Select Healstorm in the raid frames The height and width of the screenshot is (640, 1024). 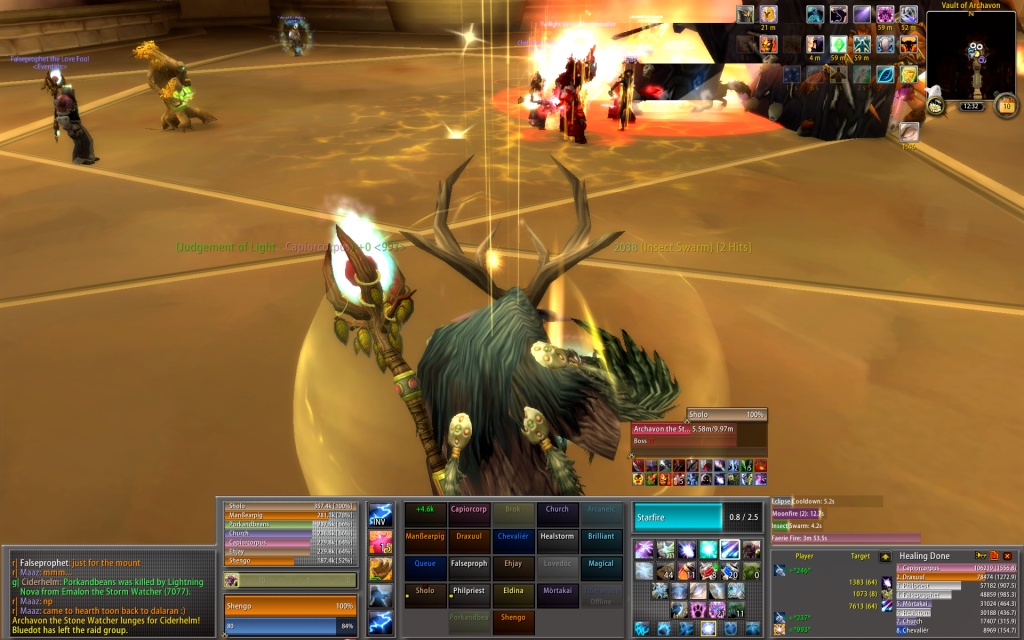click(x=557, y=537)
